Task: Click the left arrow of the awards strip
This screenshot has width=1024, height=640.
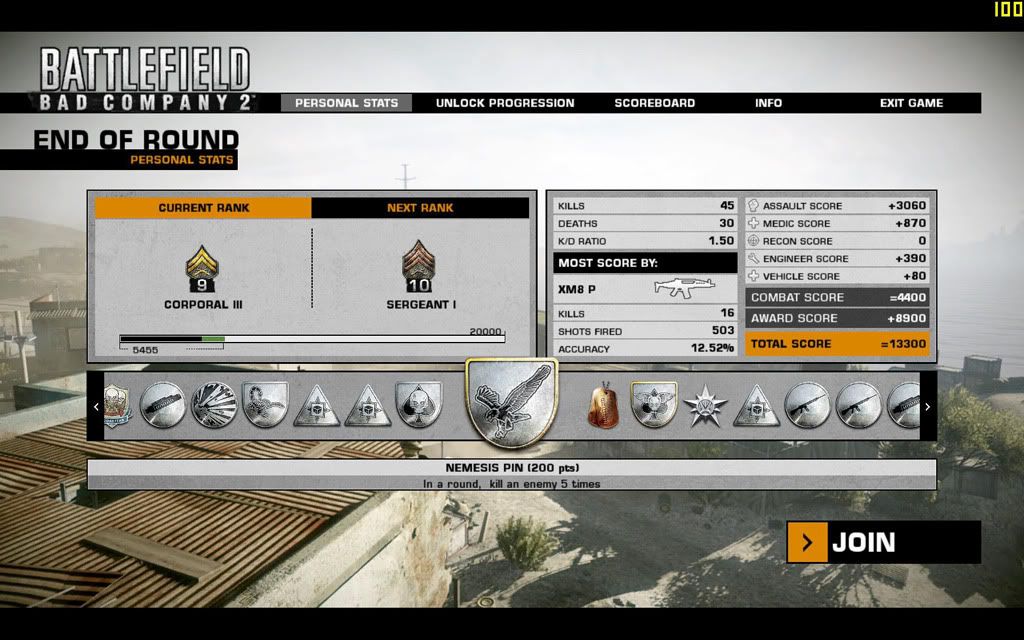Action: [96, 407]
